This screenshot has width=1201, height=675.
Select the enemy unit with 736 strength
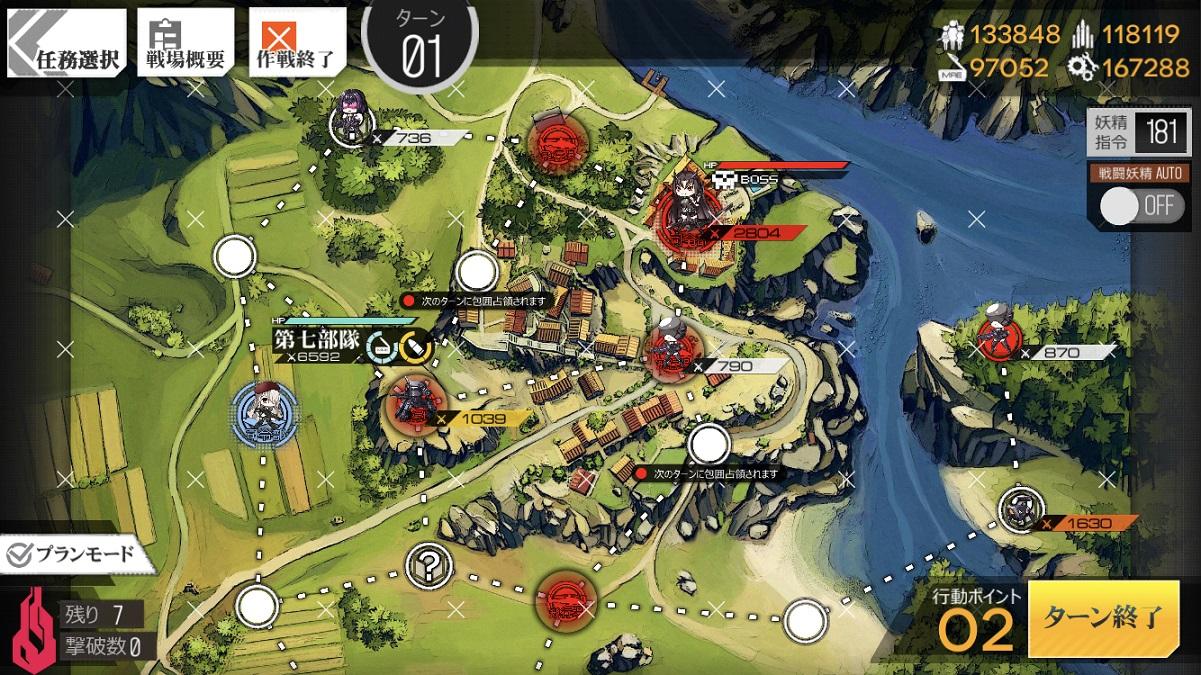(352, 122)
